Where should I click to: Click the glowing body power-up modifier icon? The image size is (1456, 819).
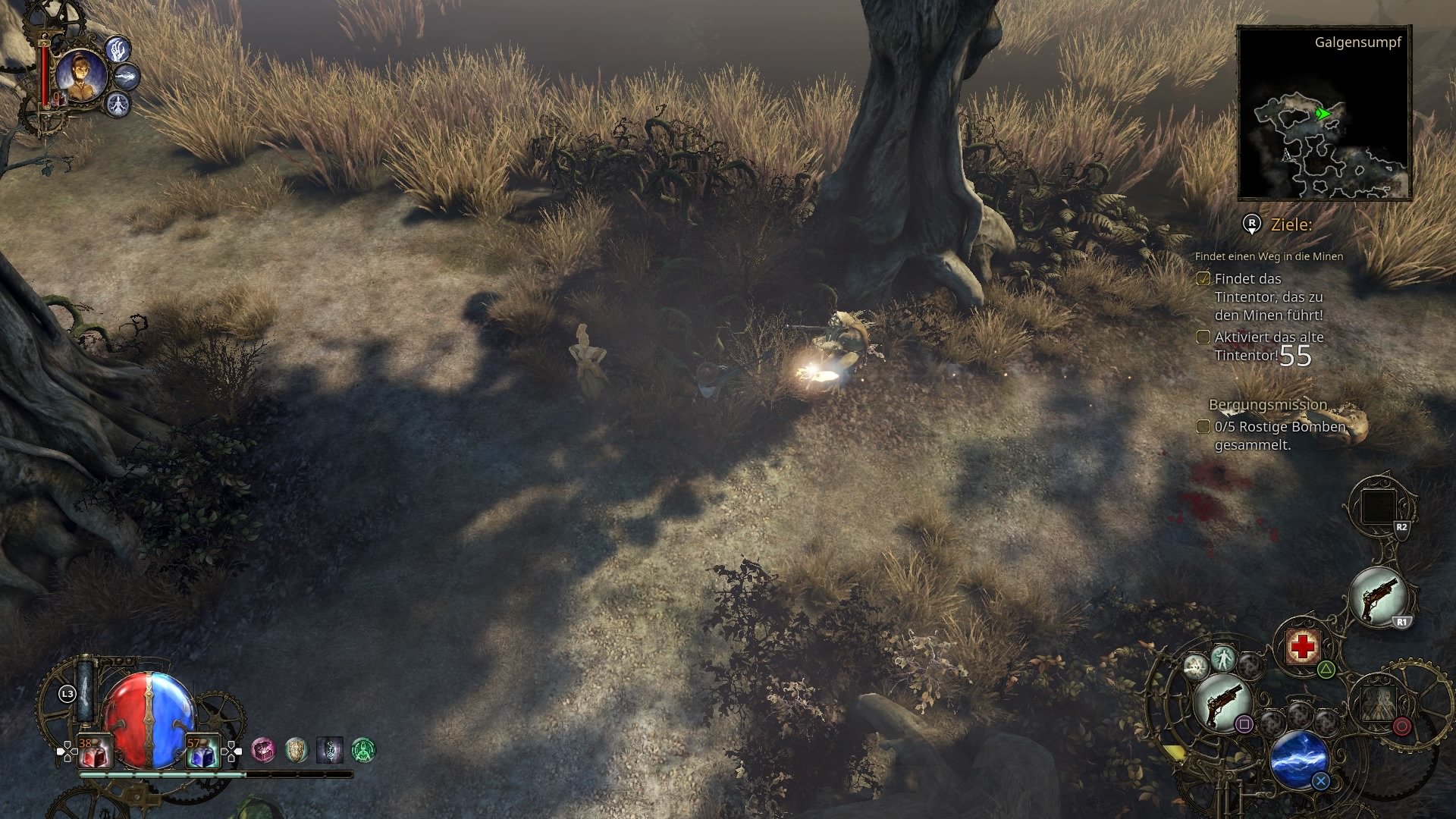tap(1222, 657)
